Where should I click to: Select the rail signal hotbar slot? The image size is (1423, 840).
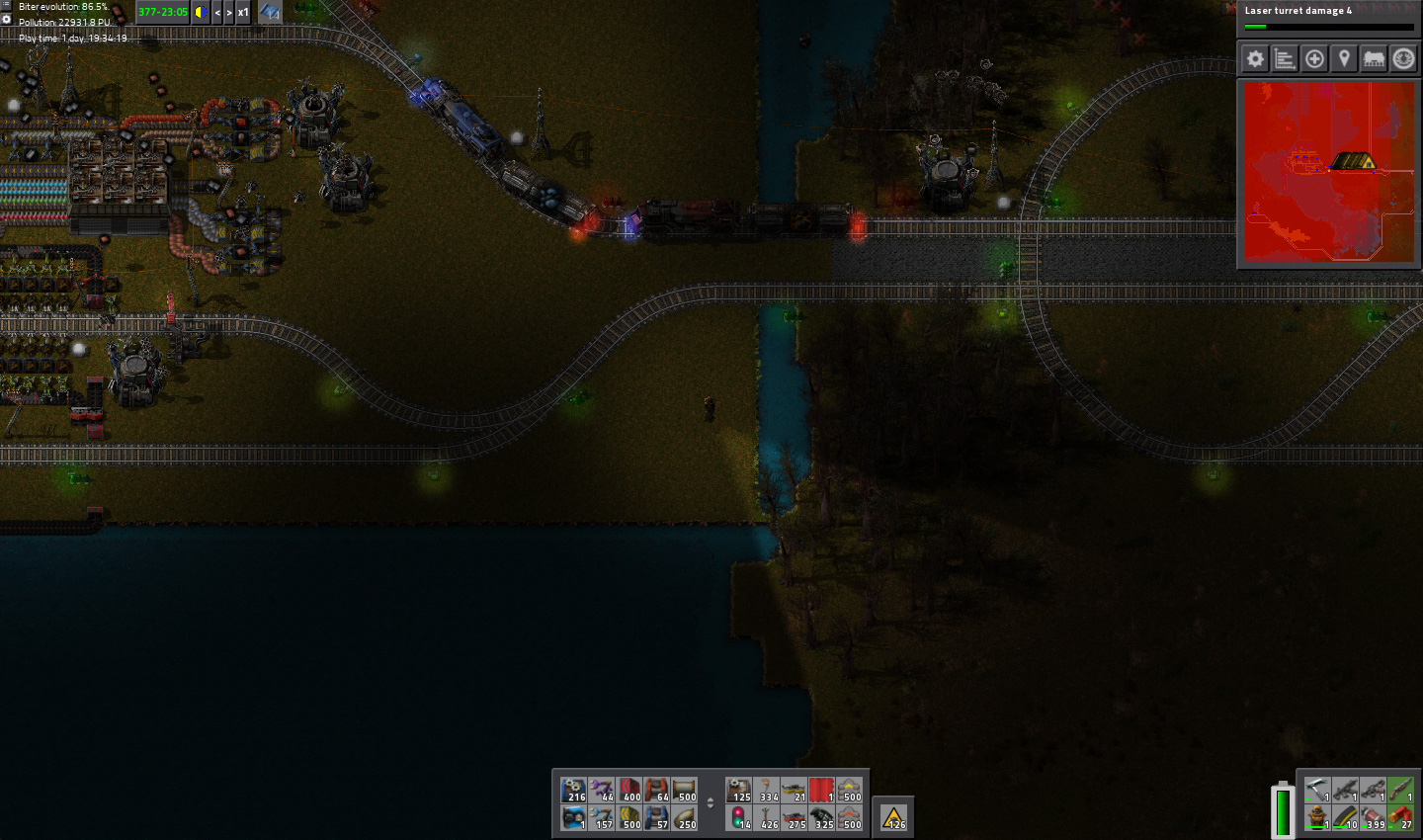click(x=739, y=817)
